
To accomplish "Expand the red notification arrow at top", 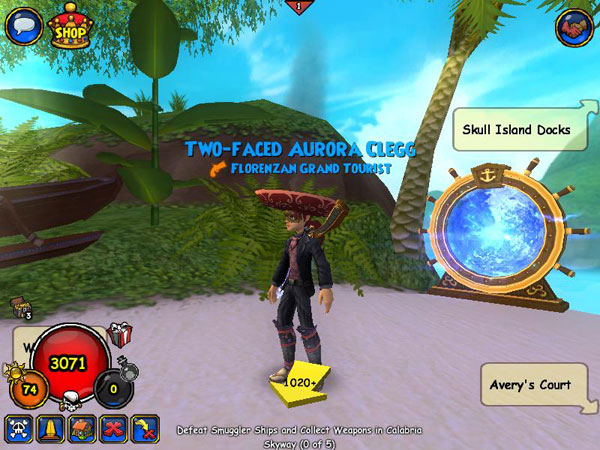I will point(299,7).
